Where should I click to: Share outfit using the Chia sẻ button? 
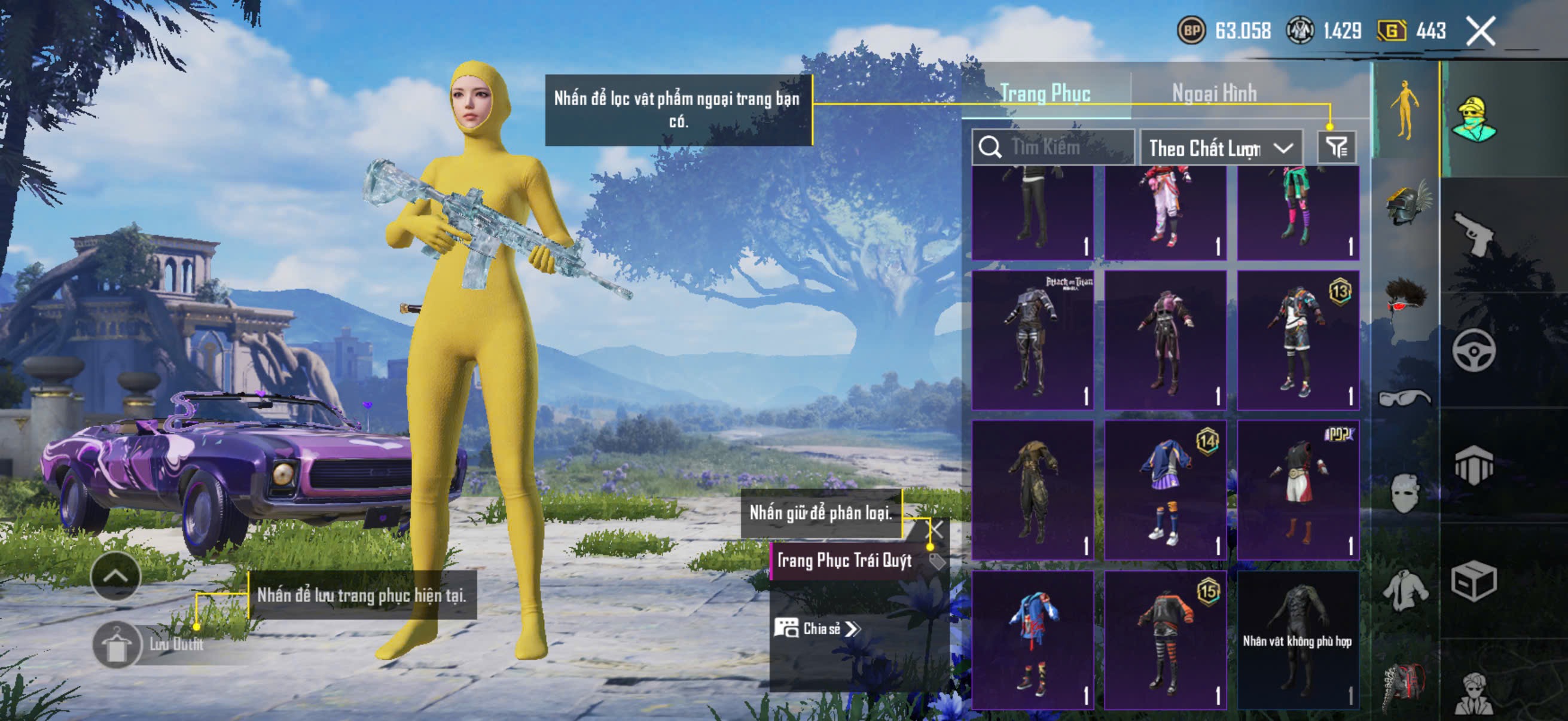(817, 628)
